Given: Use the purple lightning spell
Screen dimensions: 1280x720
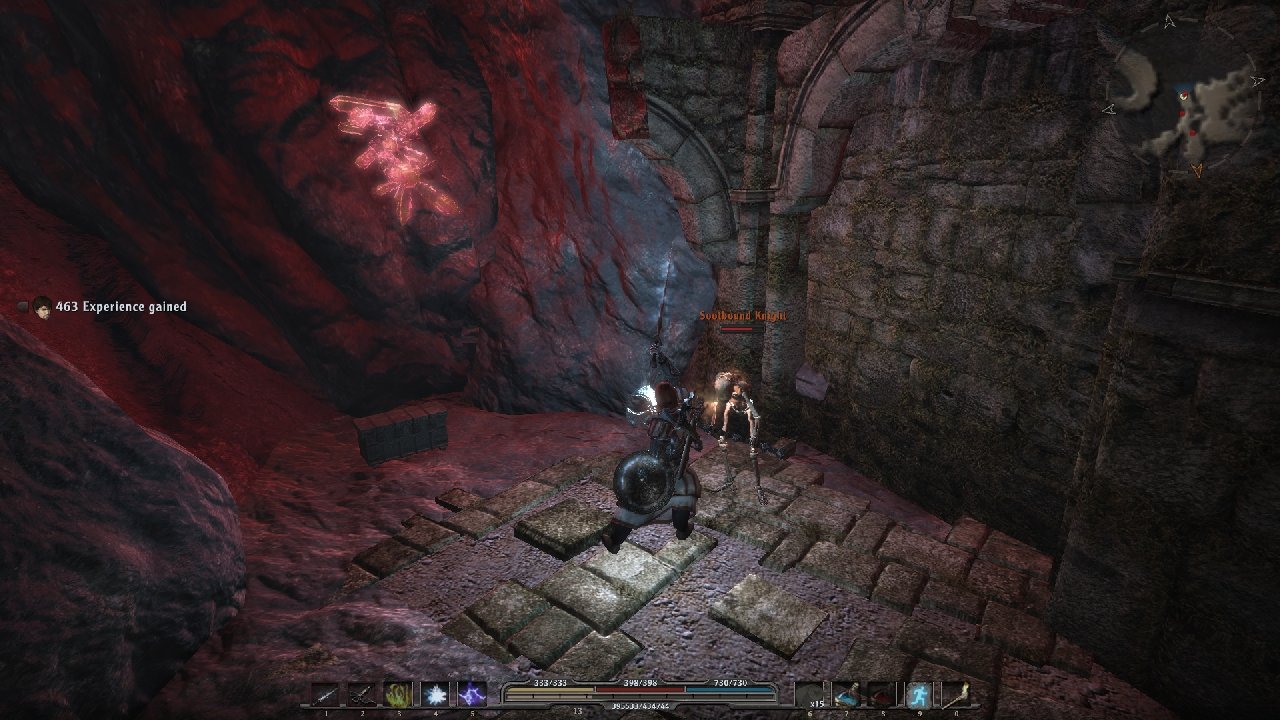Looking at the screenshot, I should 471,694.
